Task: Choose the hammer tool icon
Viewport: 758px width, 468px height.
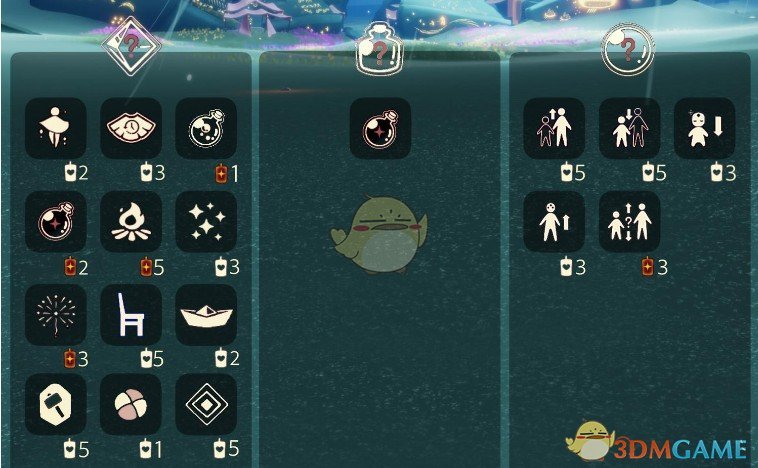Action: coord(56,404)
